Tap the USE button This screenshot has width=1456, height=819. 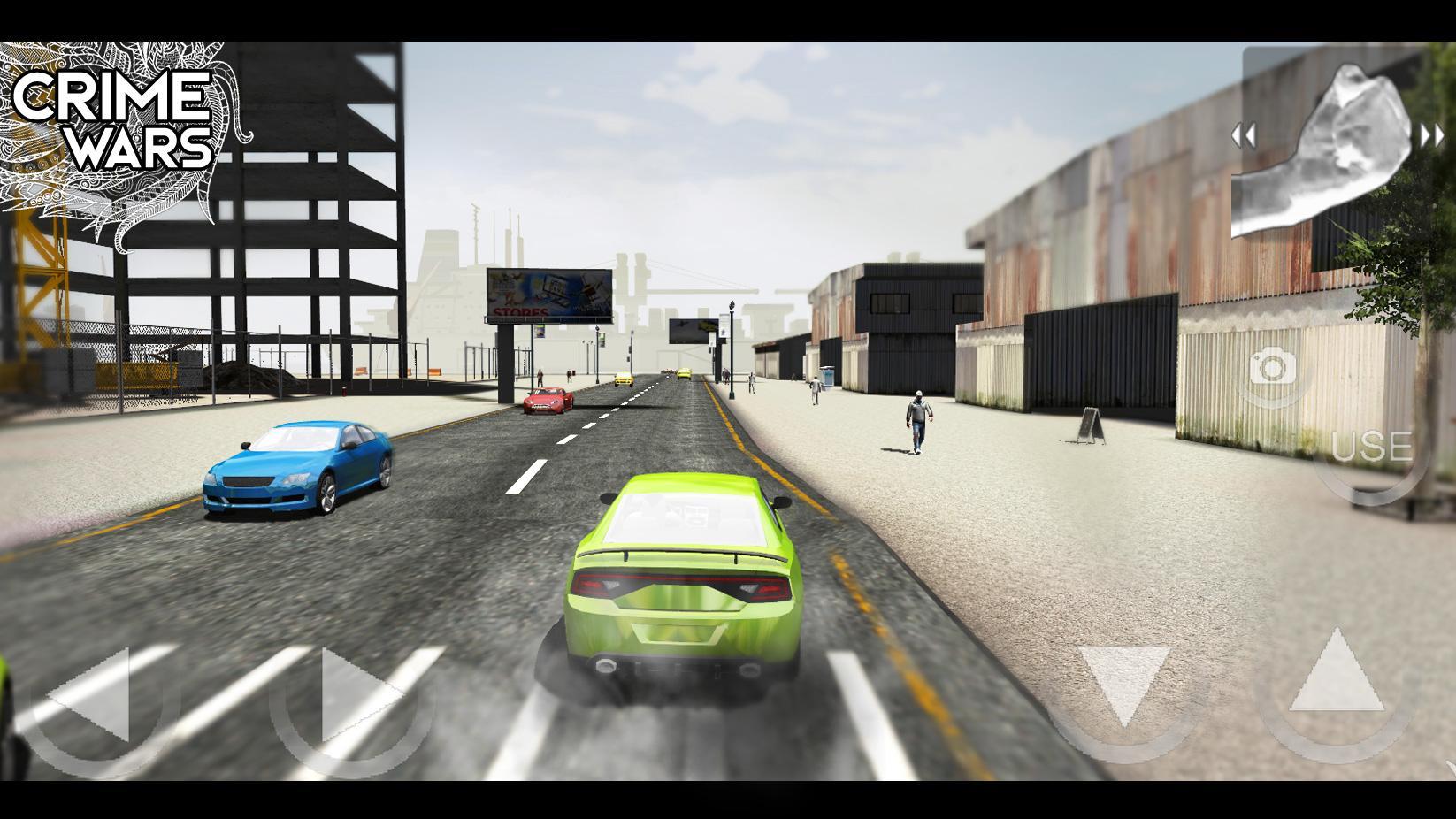pos(1370,448)
